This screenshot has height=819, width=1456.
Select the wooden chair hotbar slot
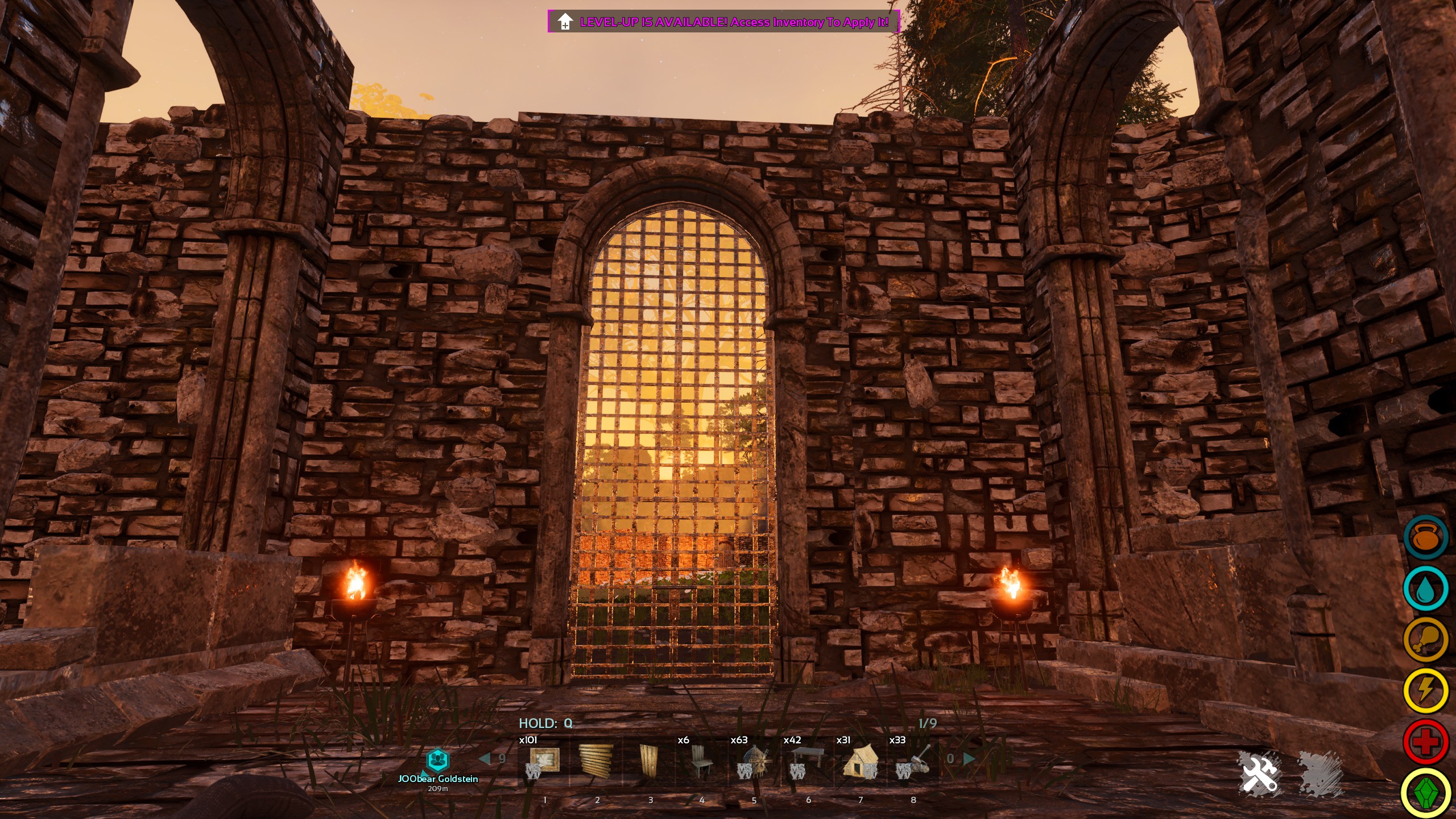702,761
